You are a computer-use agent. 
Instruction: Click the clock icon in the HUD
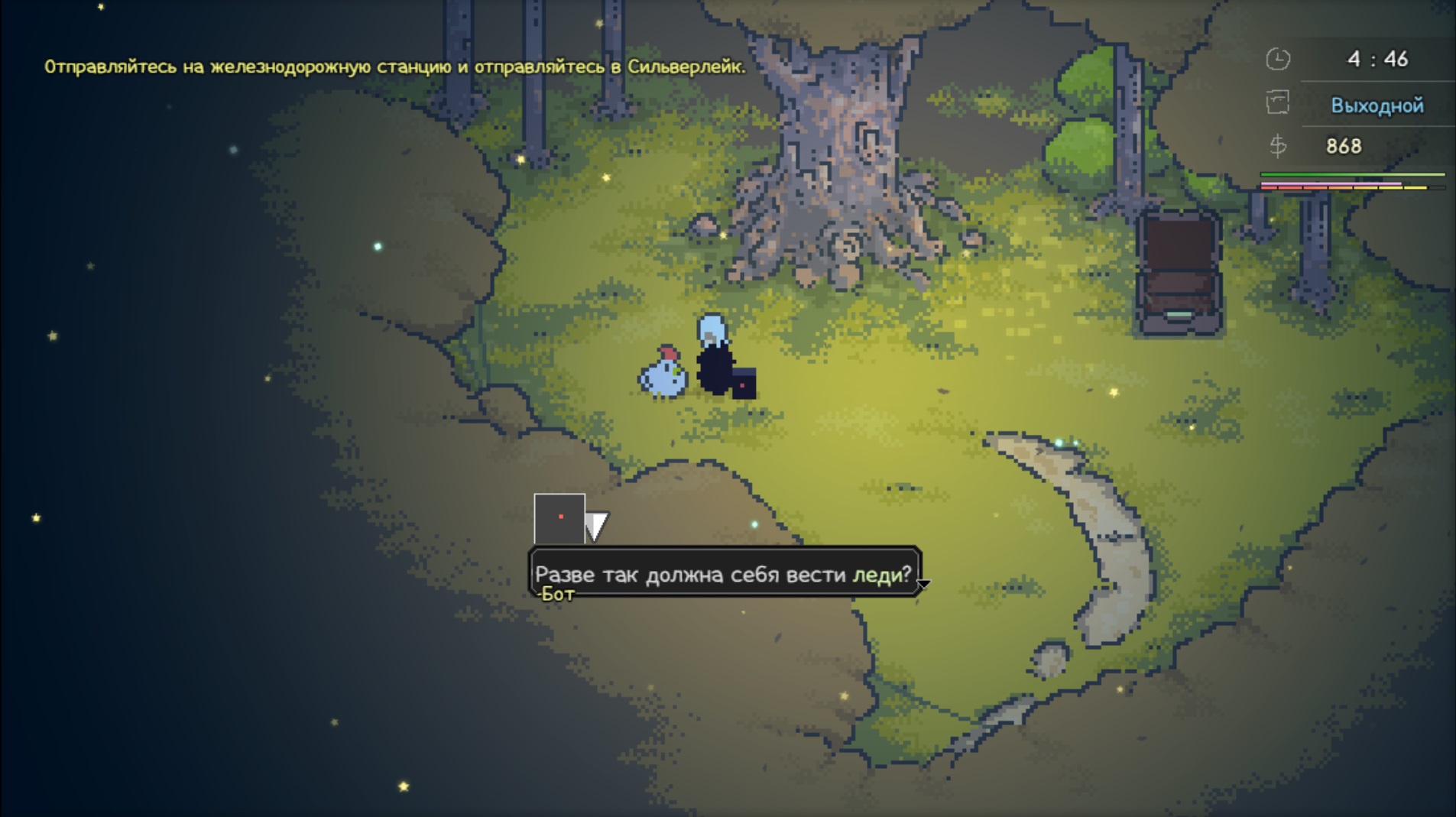[x=1277, y=60]
